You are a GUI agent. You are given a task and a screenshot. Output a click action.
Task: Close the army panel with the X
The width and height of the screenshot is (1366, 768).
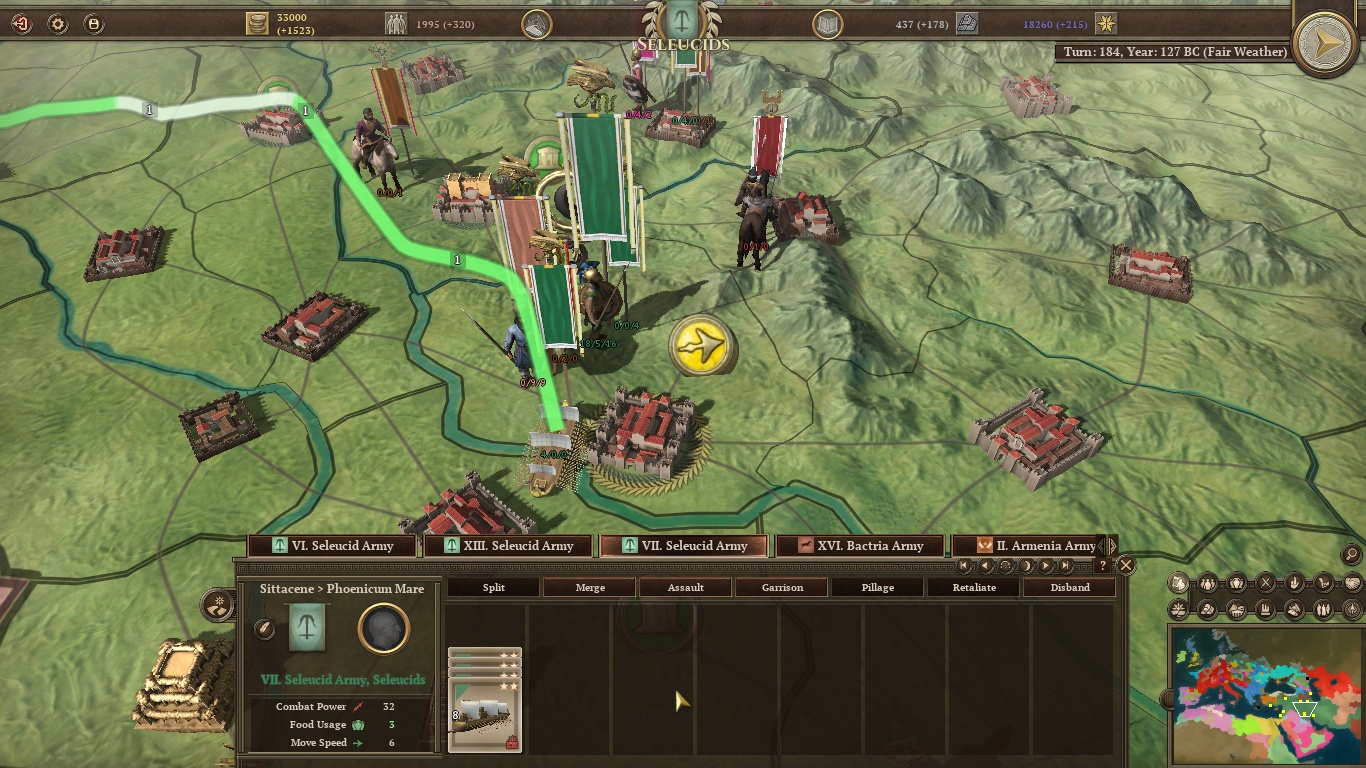[x=1126, y=566]
